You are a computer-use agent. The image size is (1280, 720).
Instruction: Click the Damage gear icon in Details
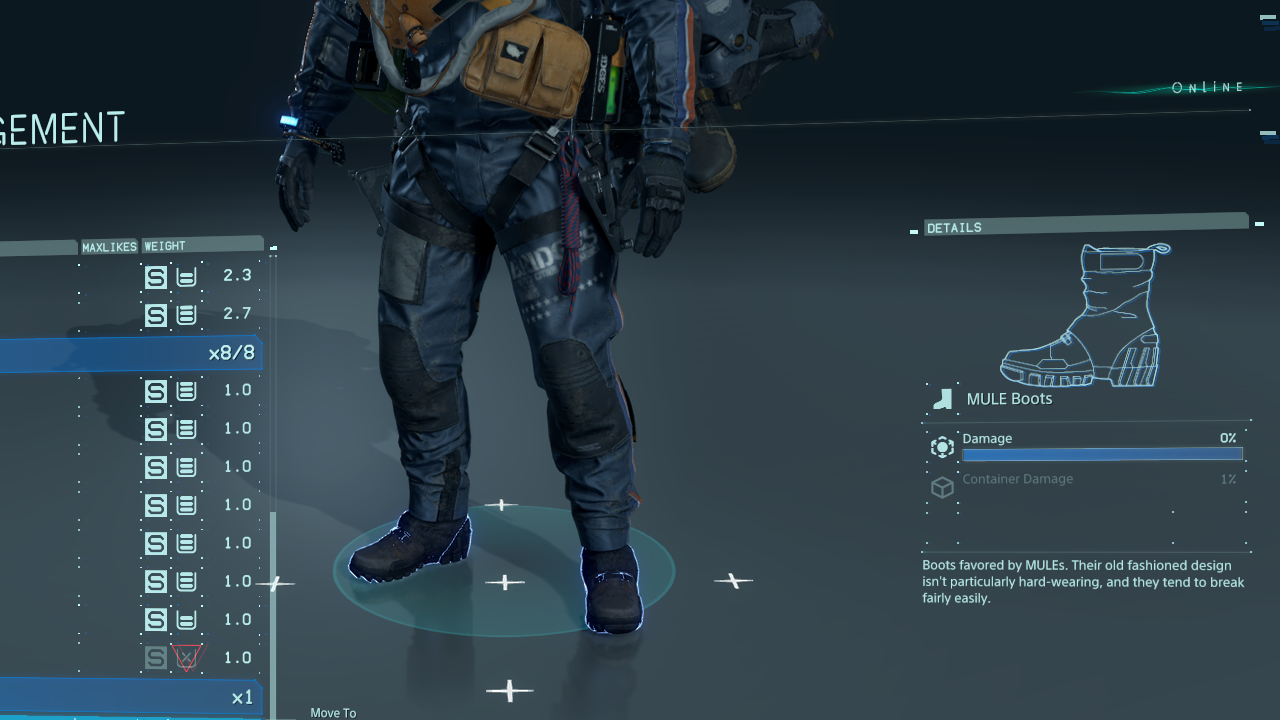[941, 447]
